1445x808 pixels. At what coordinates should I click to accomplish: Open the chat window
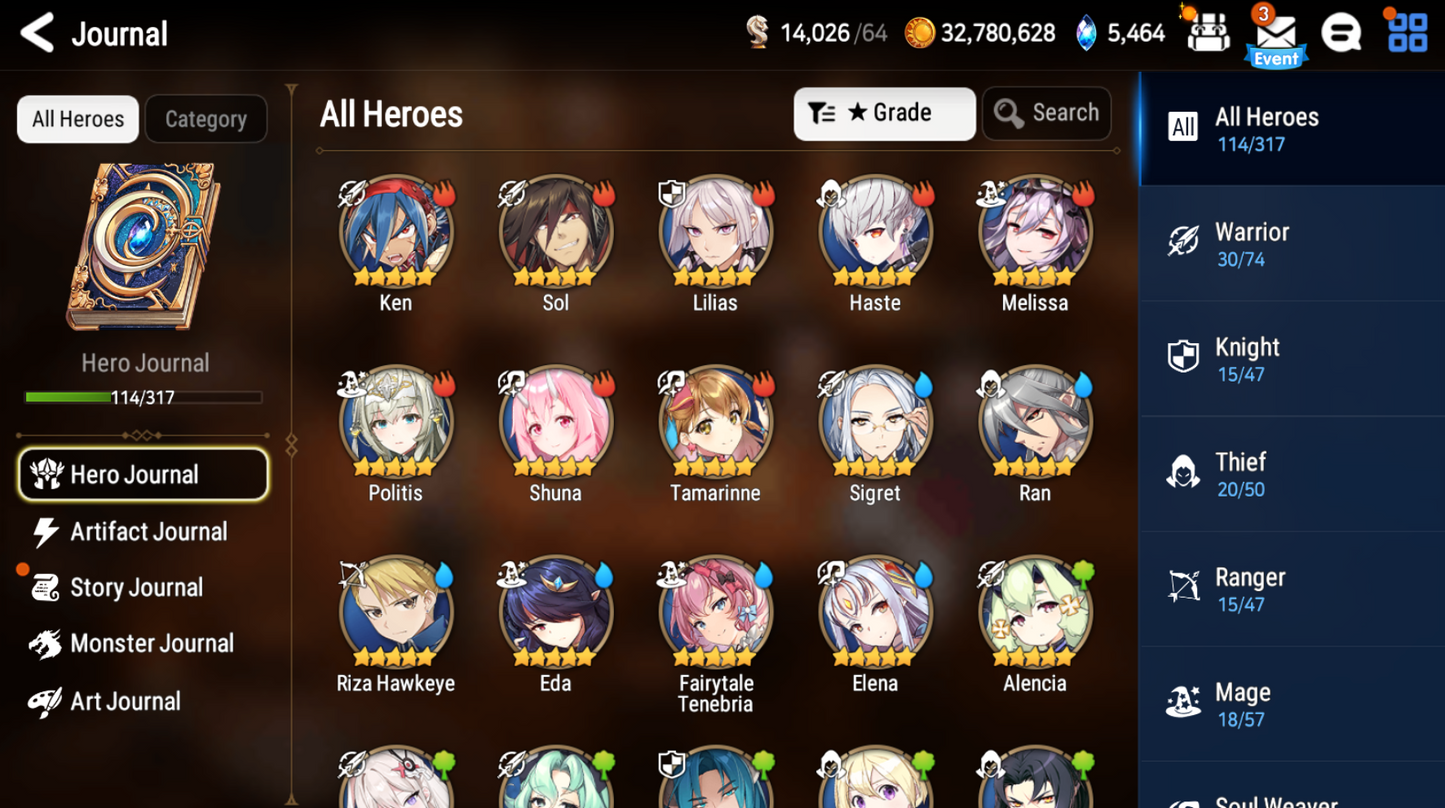pos(1341,31)
